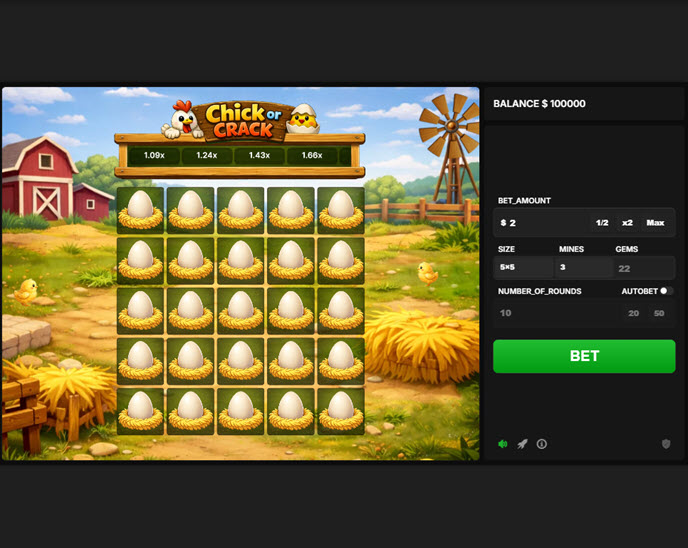Open the 5×5 grid size selector
The width and height of the screenshot is (688, 548).
point(525,268)
